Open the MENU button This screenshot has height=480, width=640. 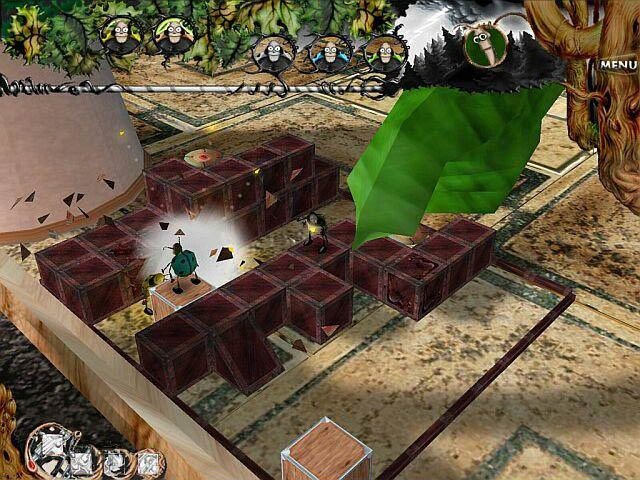pyautogui.click(x=611, y=65)
